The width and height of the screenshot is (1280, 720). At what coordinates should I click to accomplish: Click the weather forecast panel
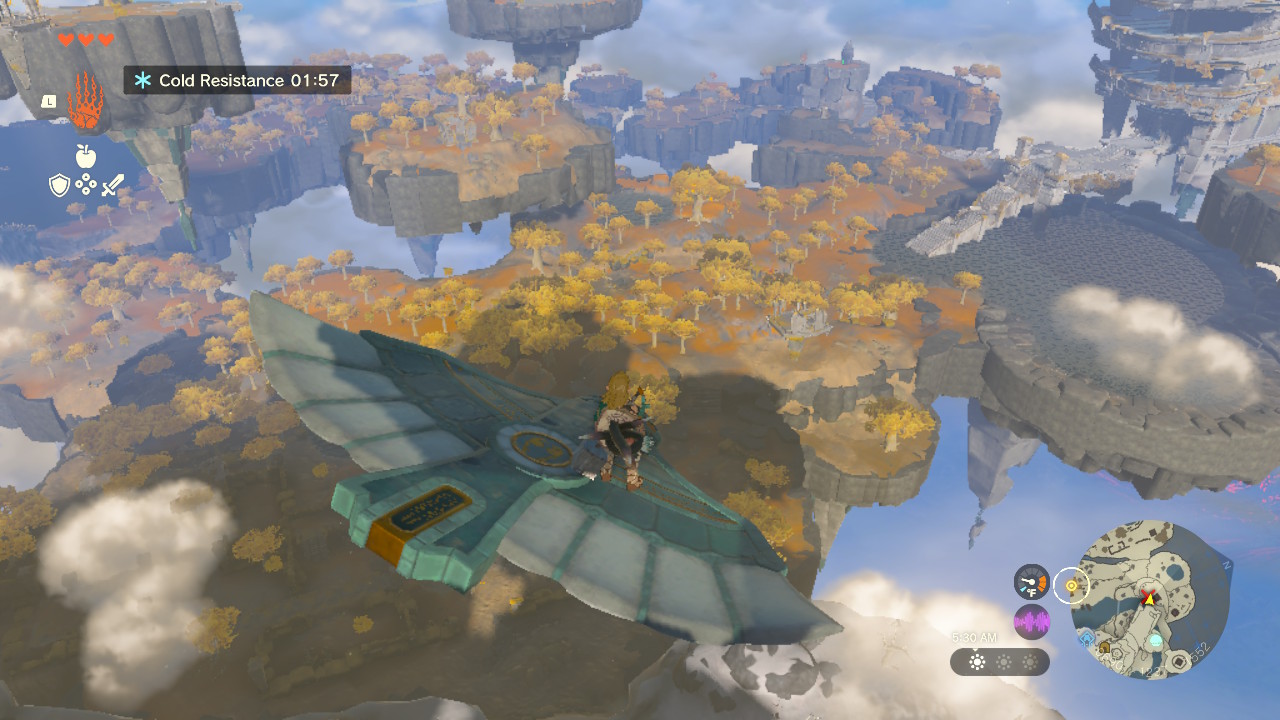(1000, 662)
